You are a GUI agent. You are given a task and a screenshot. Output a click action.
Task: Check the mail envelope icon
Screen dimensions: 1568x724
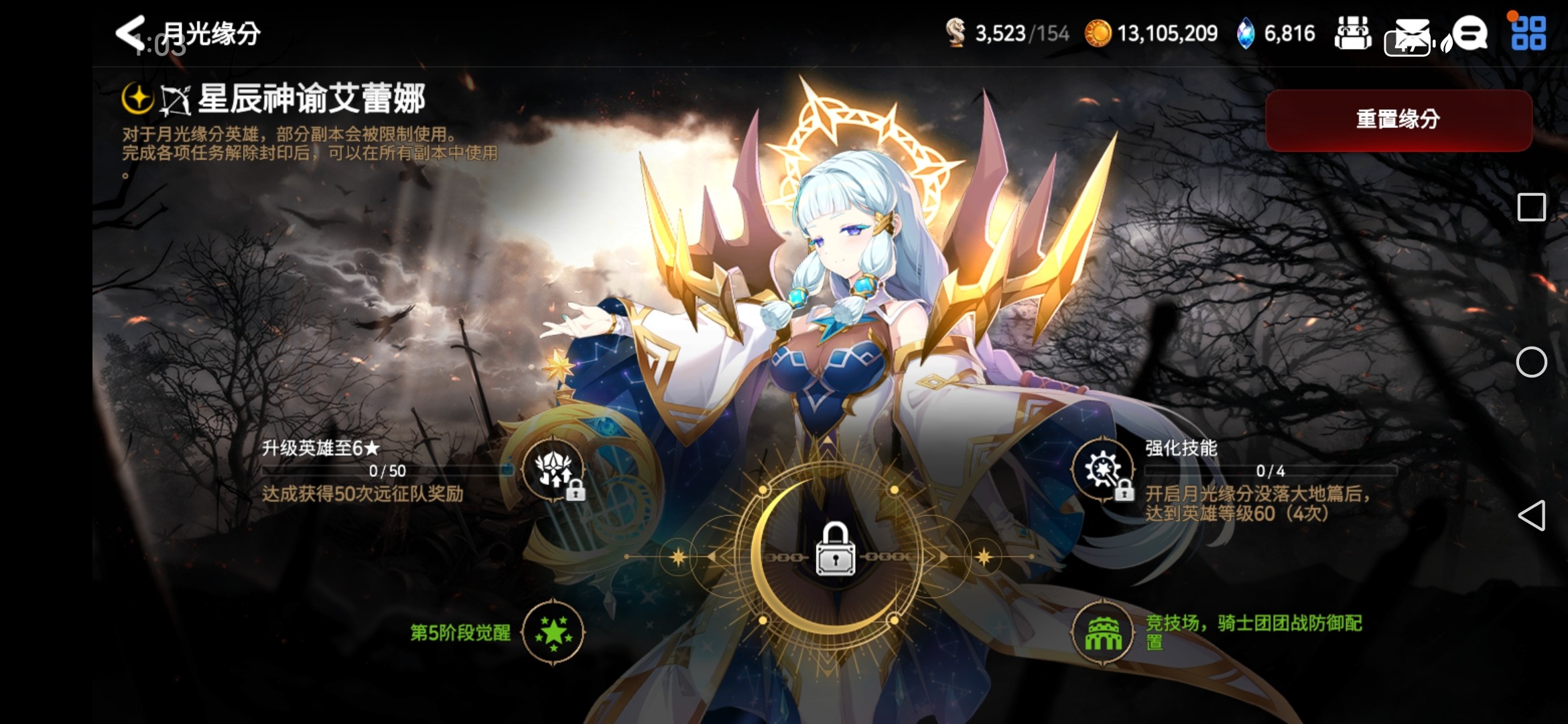tap(1411, 34)
